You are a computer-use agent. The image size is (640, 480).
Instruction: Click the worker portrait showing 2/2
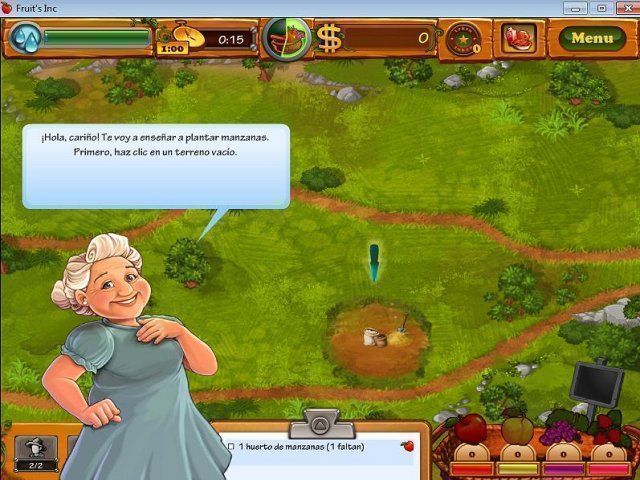point(35,452)
